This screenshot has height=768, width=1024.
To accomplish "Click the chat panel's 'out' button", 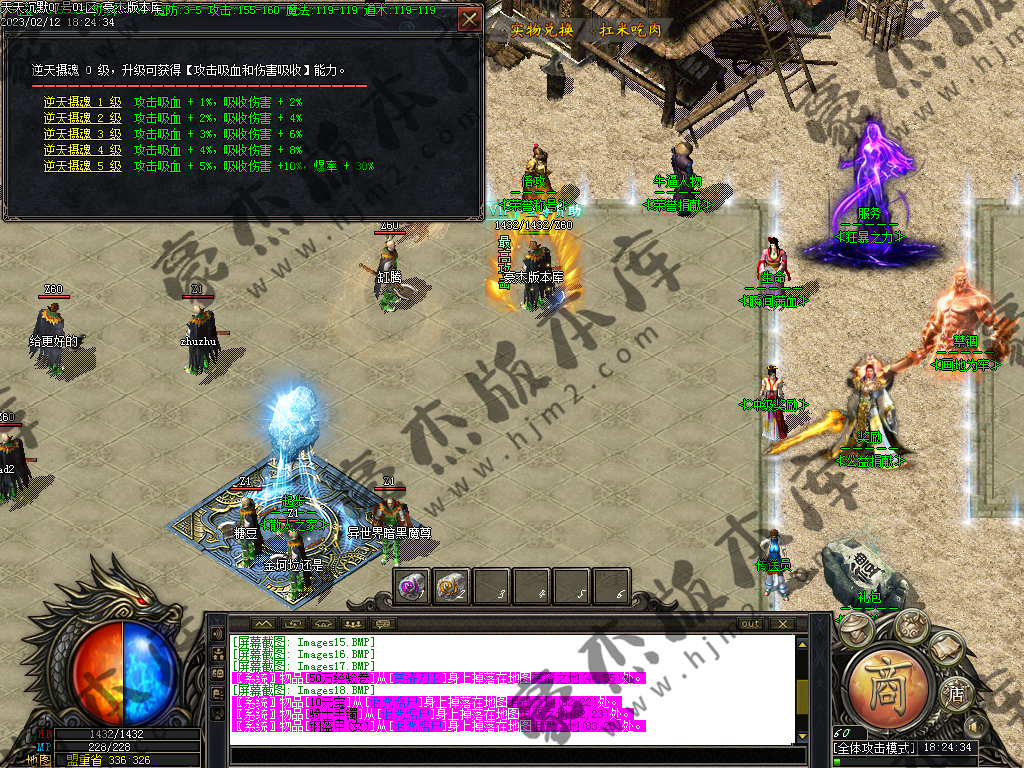I will 750,624.
